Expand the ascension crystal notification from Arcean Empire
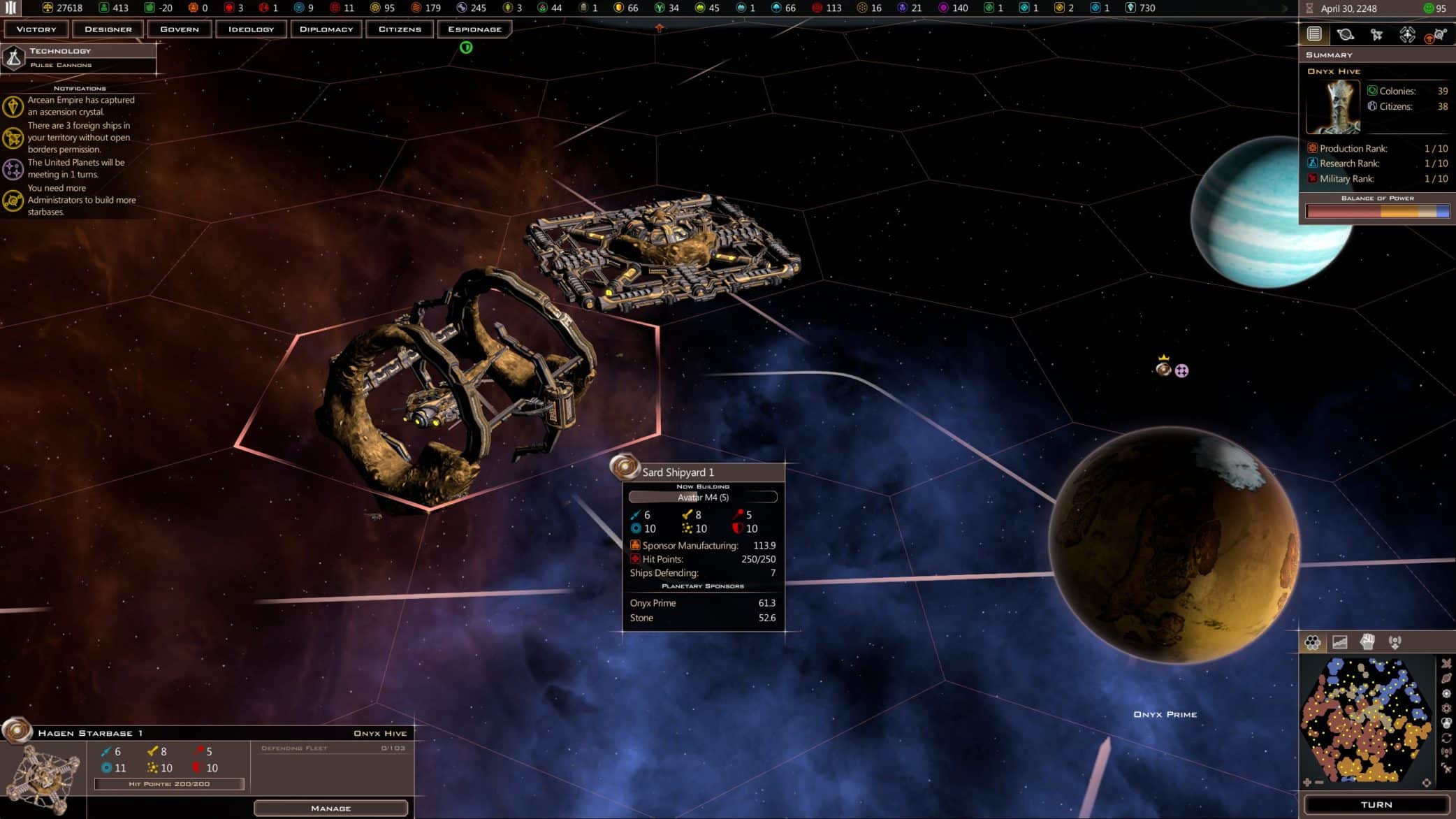1456x819 pixels. [80, 106]
